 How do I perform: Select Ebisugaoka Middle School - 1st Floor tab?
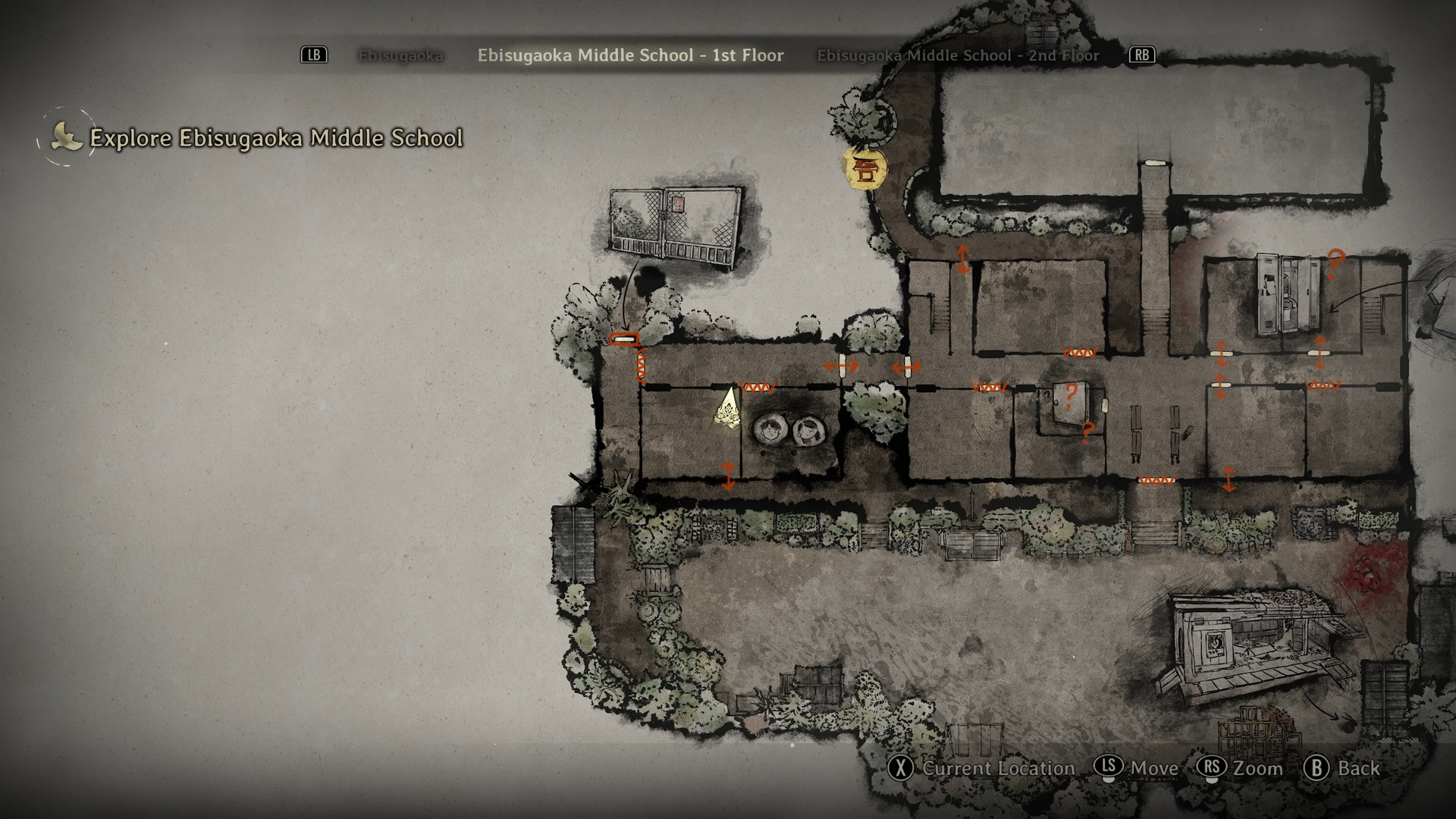(x=630, y=55)
